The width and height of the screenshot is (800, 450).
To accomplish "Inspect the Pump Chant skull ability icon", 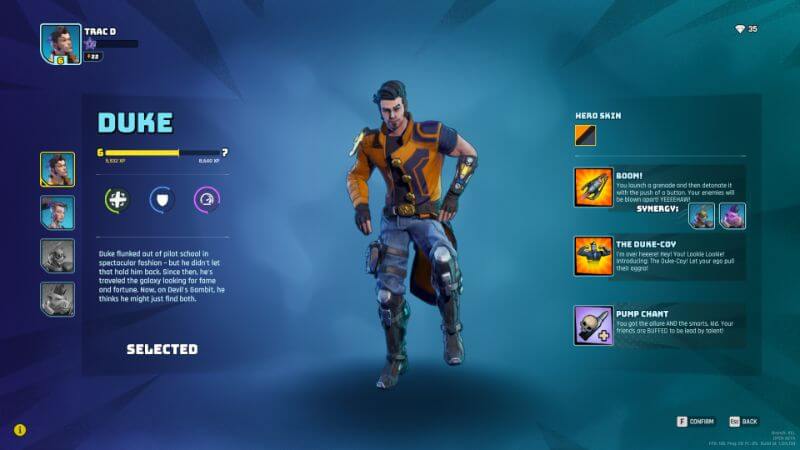I will pyautogui.click(x=593, y=325).
